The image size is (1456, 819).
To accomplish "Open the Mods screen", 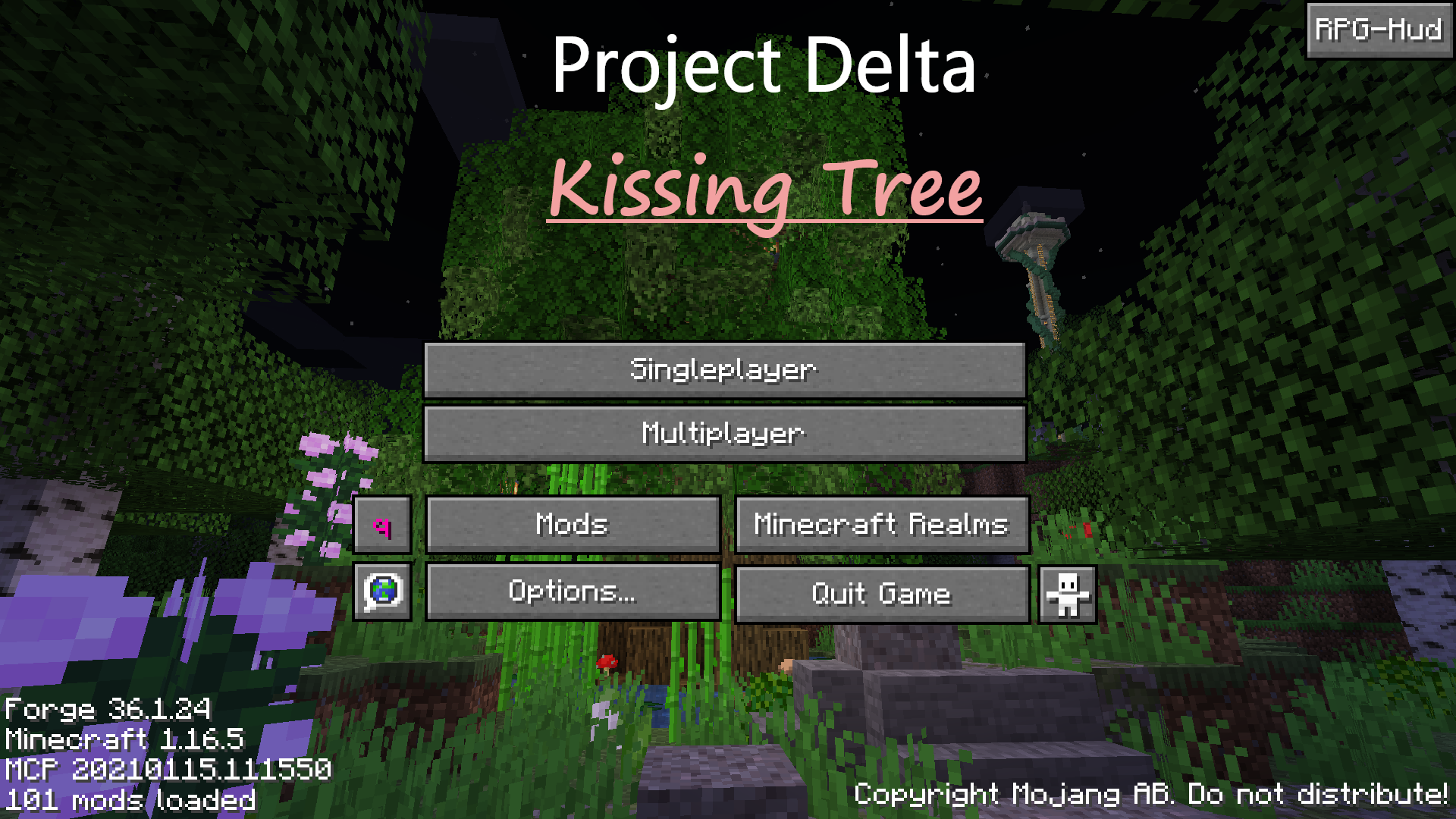I will point(572,524).
